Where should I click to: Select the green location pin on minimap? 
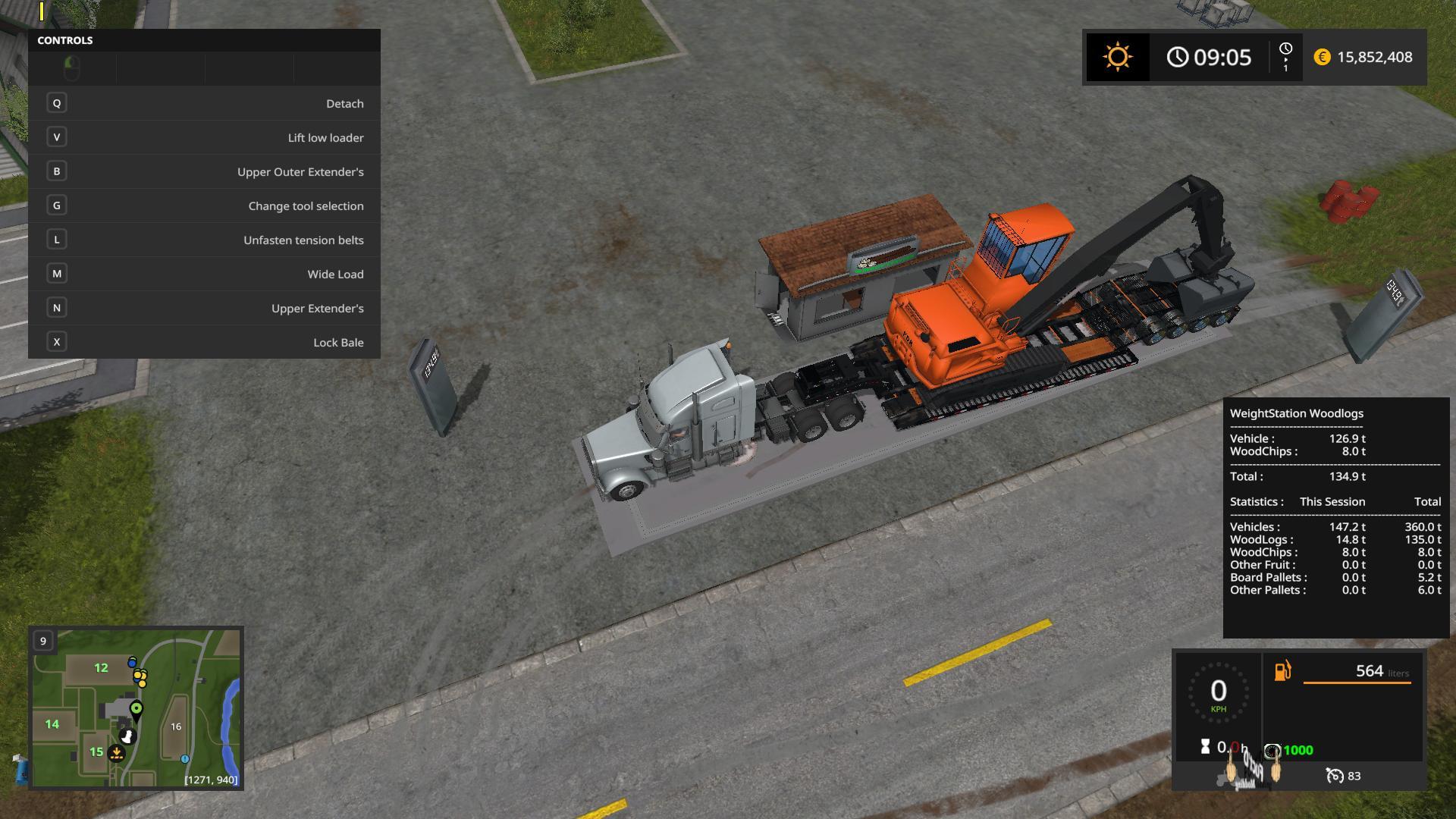click(x=136, y=710)
